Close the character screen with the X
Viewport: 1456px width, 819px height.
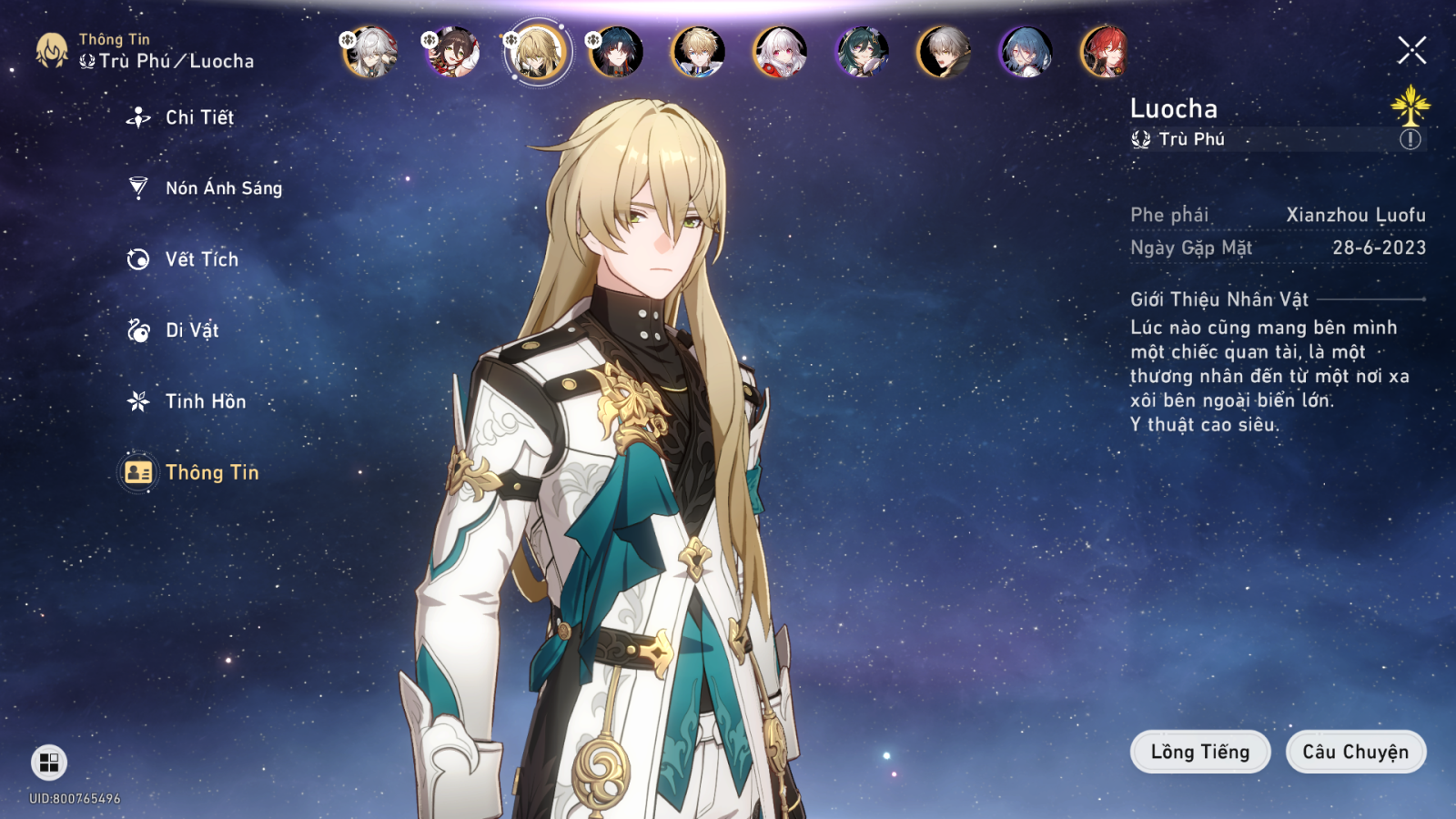coord(1411,51)
